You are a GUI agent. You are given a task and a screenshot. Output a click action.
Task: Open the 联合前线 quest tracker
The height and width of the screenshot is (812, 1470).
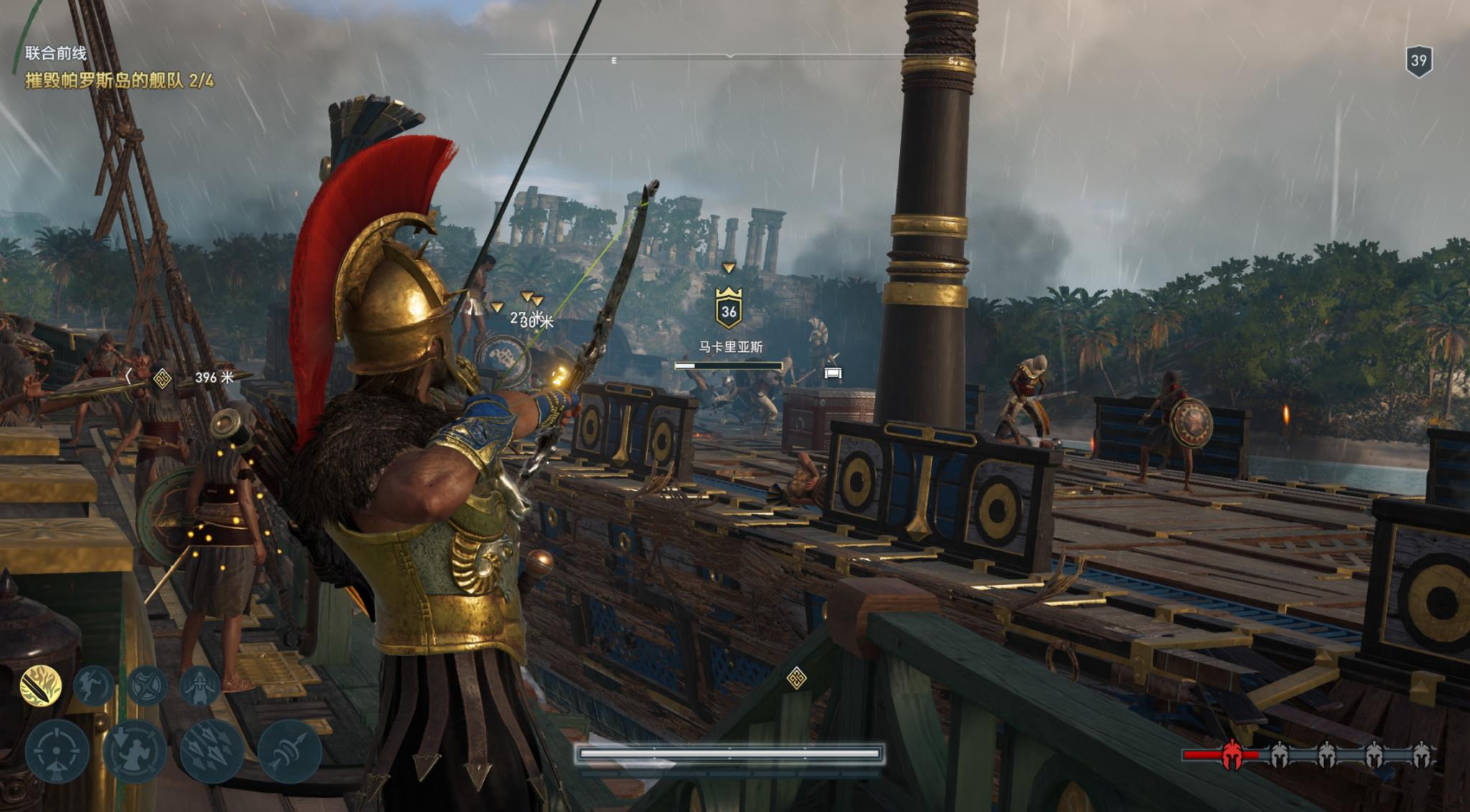pos(56,53)
